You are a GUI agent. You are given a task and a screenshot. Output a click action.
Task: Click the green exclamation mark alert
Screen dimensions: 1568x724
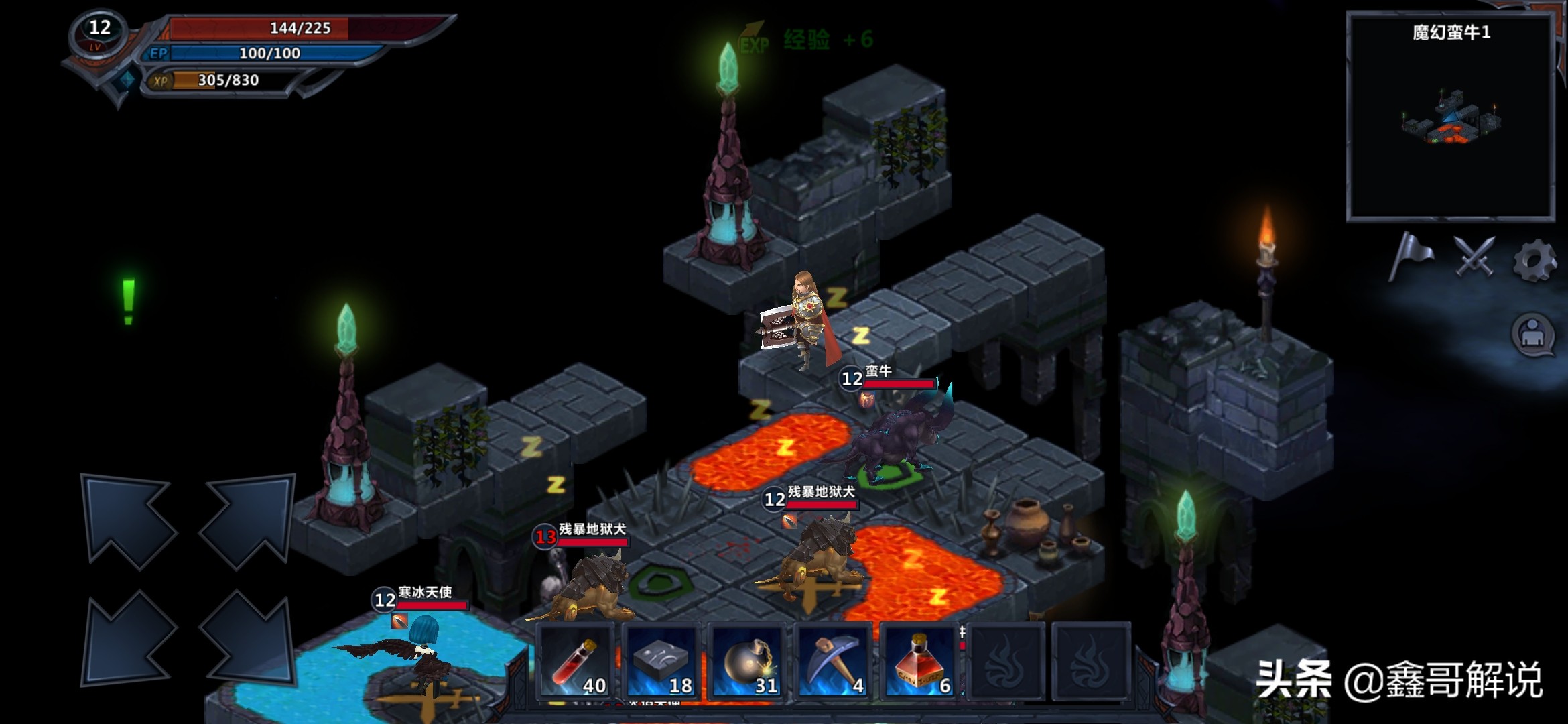pyautogui.click(x=129, y=302)
